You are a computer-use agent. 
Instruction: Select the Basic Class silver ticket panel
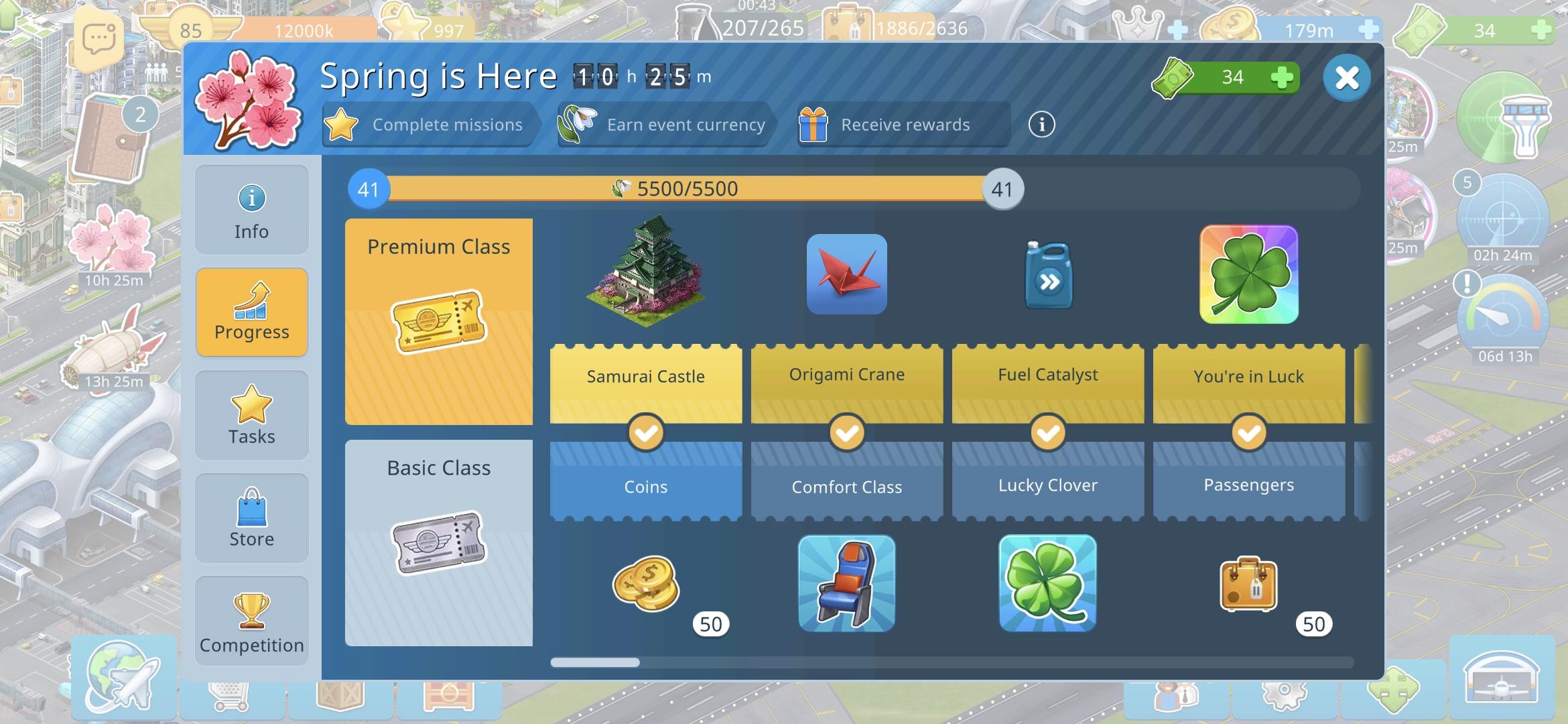pos(439,543)
